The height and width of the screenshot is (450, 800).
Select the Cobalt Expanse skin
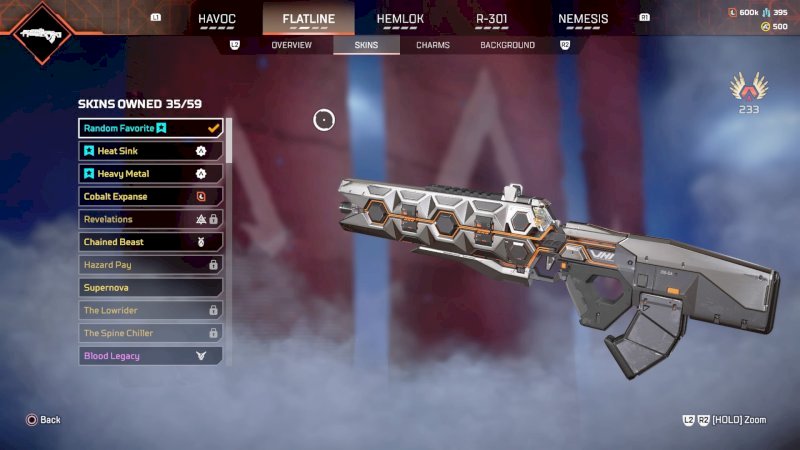coord(150,197)
